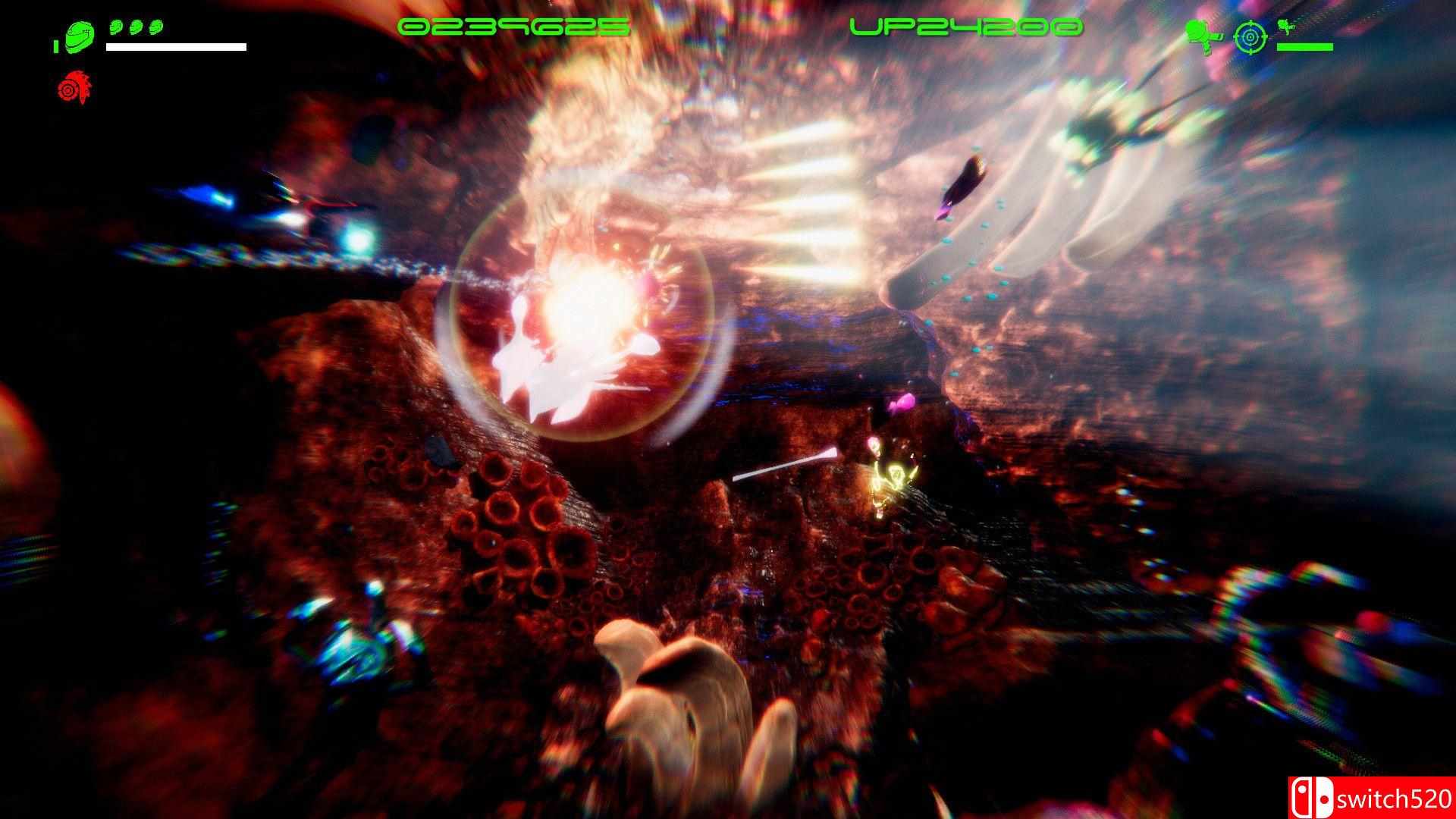1456x819 pixels.
Task: Toggle the crosshair lock-on reticle display
Action: click(x=1250, y=36)
